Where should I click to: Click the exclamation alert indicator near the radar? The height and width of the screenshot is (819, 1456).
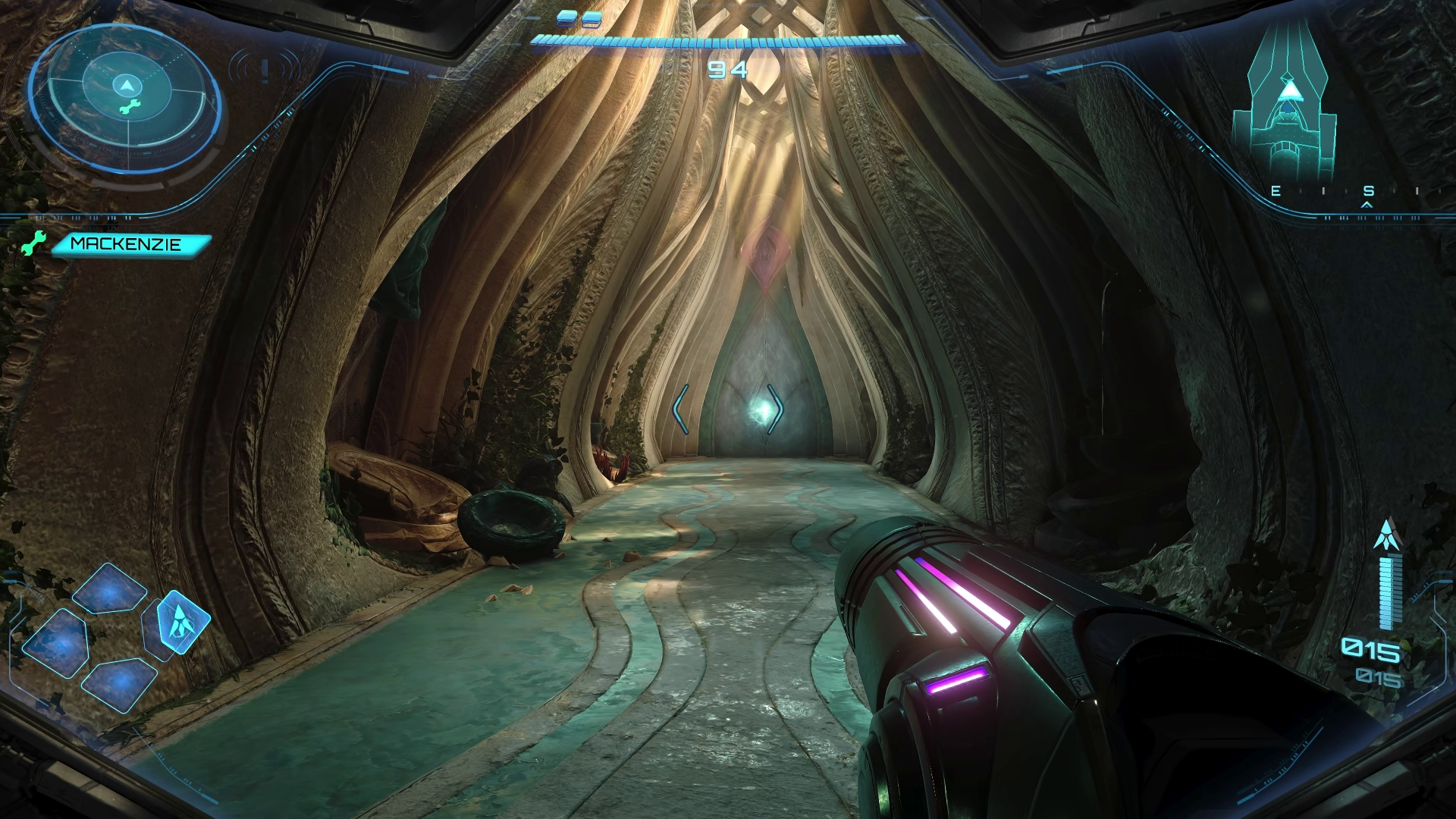click(x=265, y=71)
